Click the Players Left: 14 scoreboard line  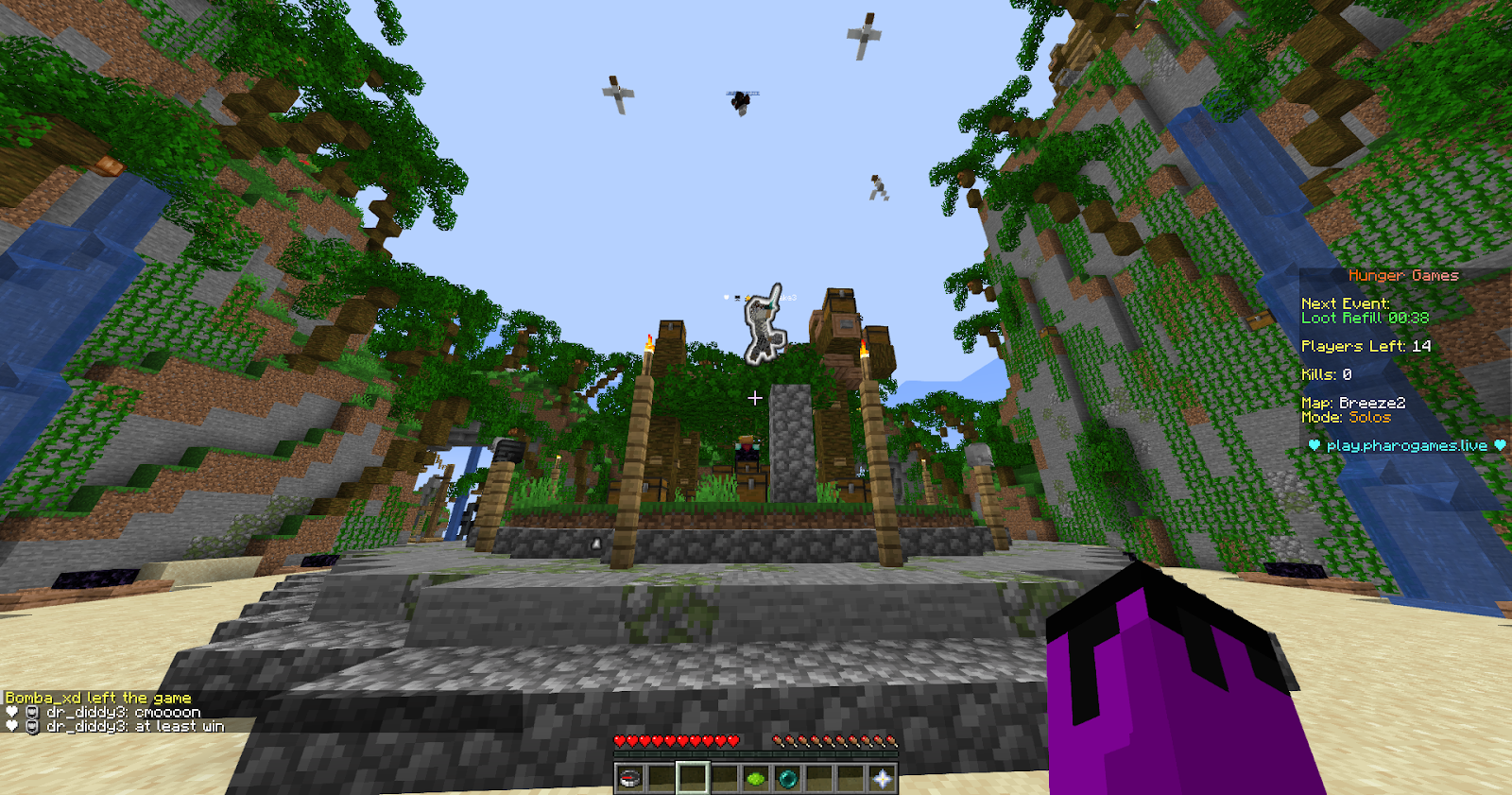coord(1366,346)
